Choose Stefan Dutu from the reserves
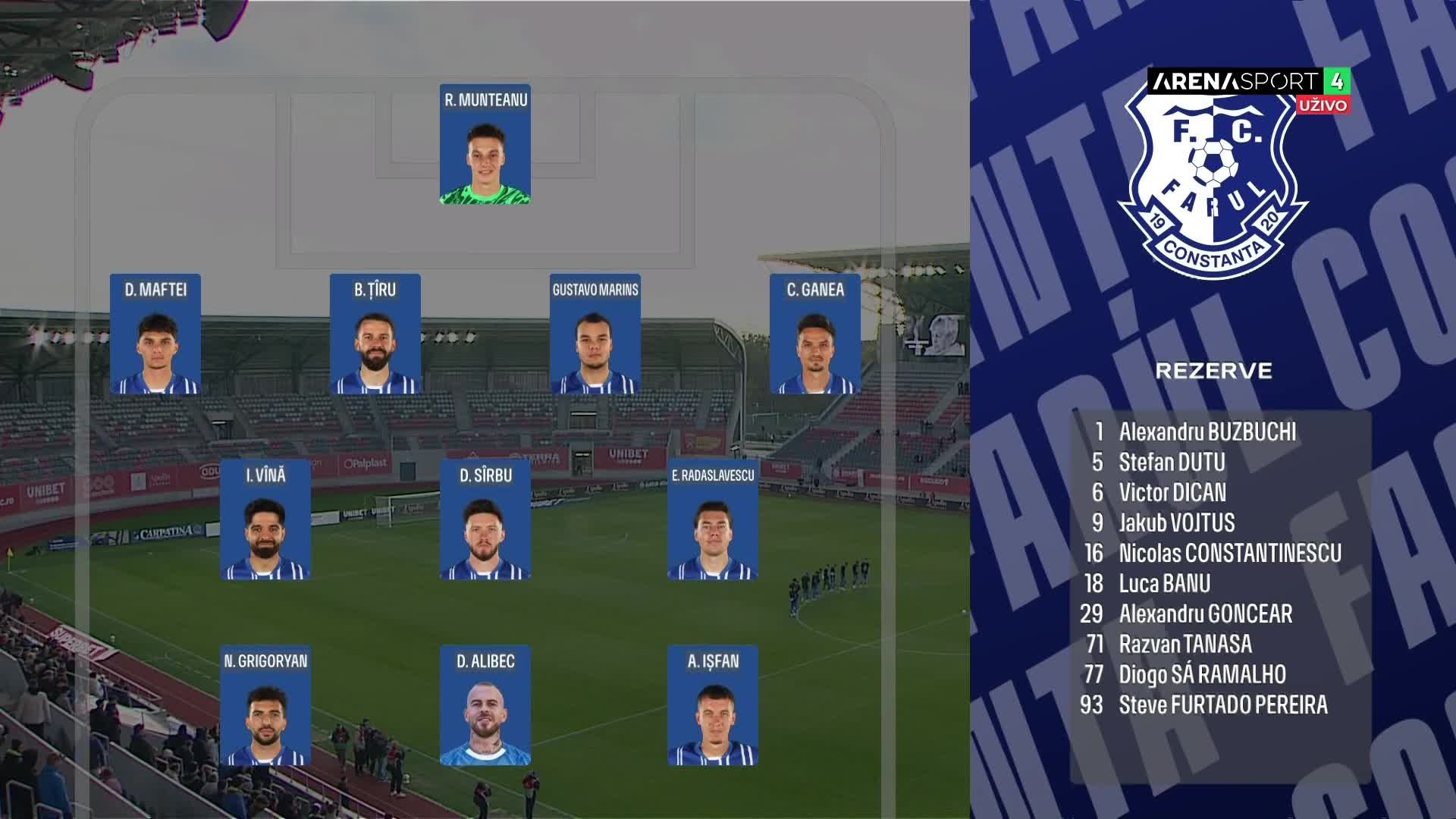 pyautogui.click(x=1172, y=463)
